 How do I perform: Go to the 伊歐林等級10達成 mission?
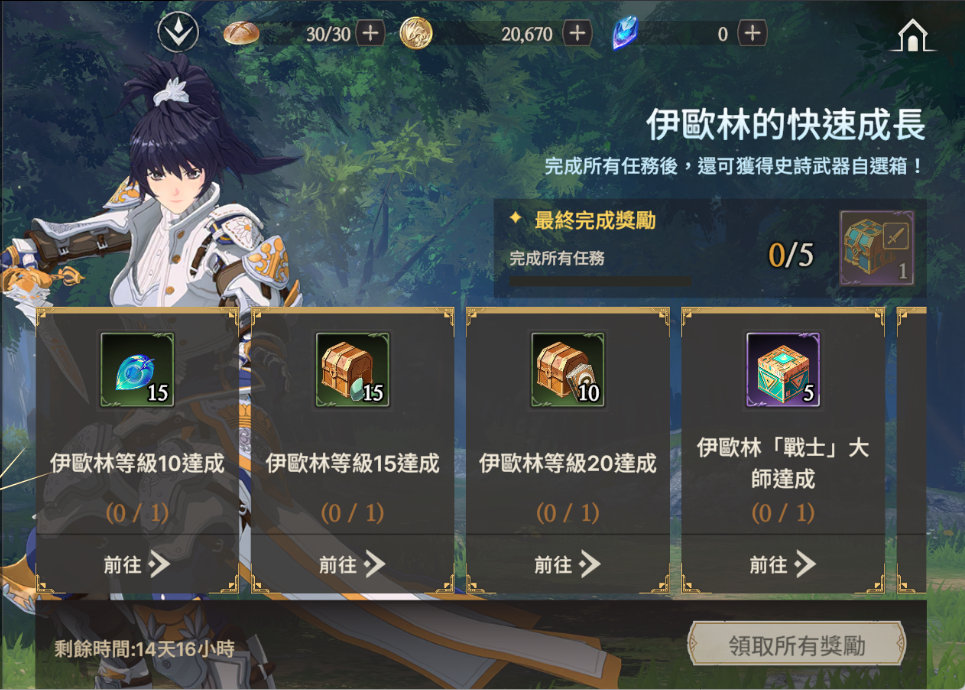(137, 564)
